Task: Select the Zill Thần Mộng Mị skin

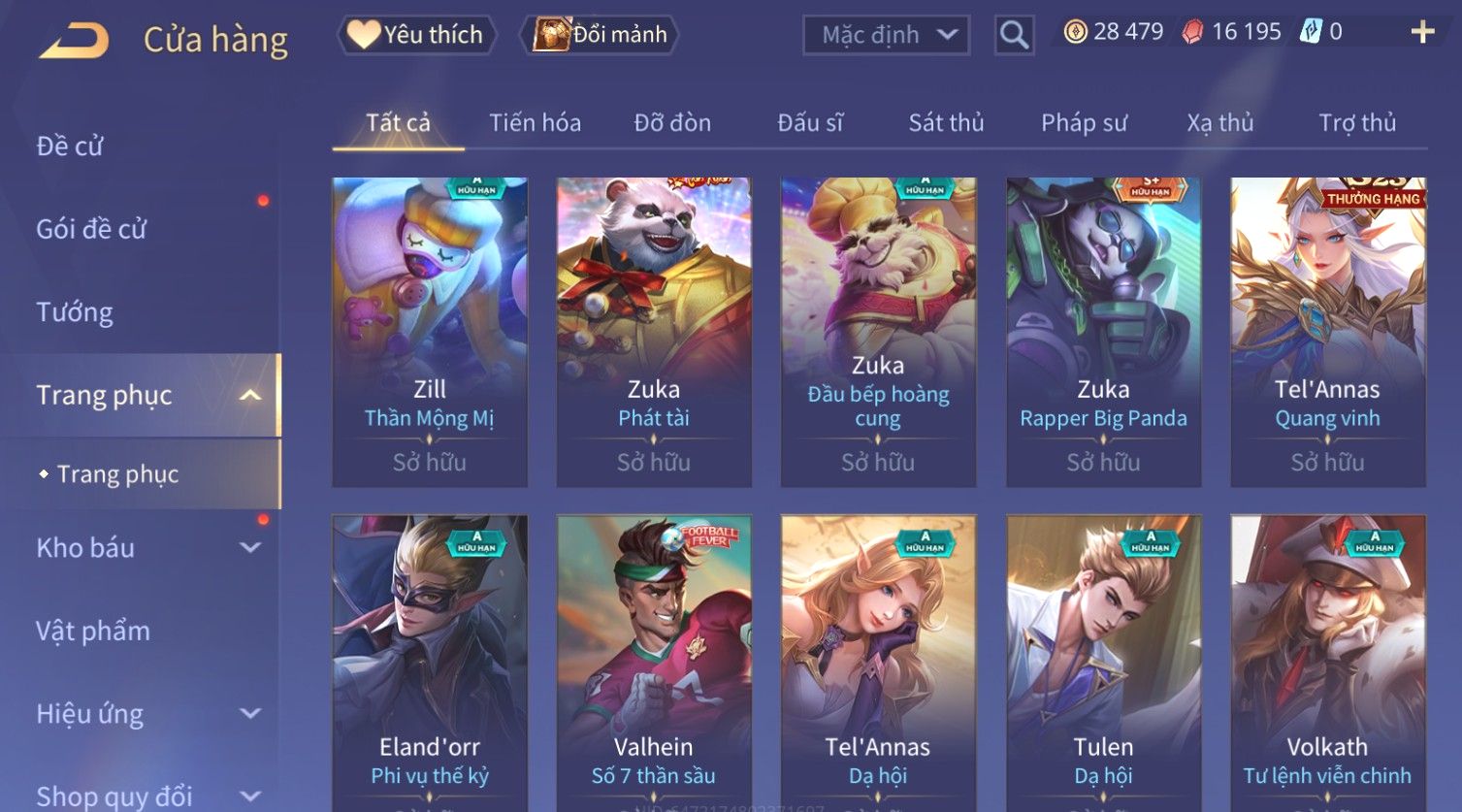Action: coord(430,332)
